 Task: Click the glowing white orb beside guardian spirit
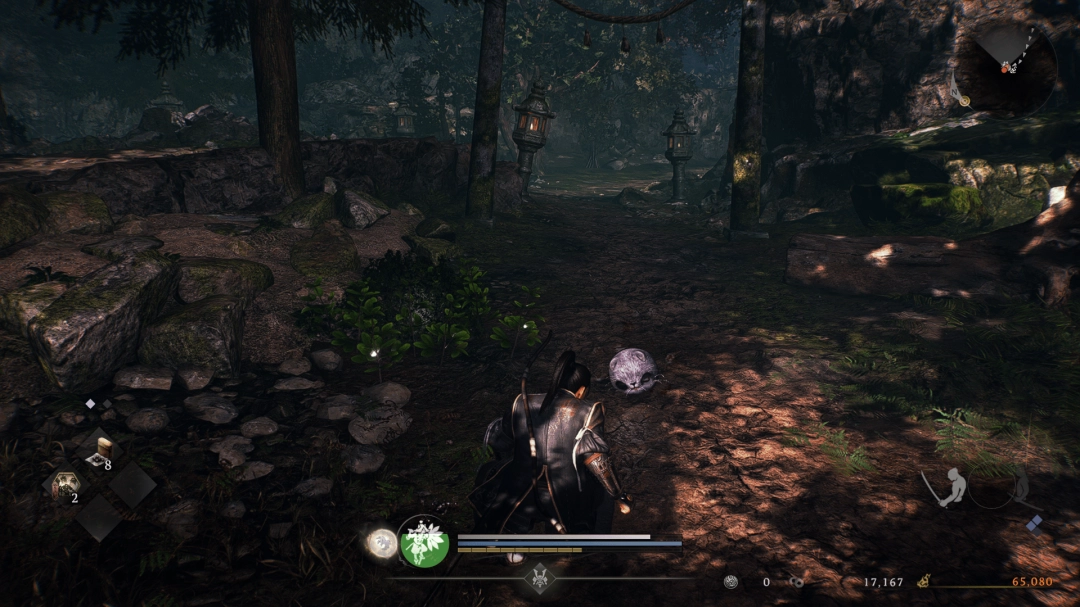click(381, 543)
